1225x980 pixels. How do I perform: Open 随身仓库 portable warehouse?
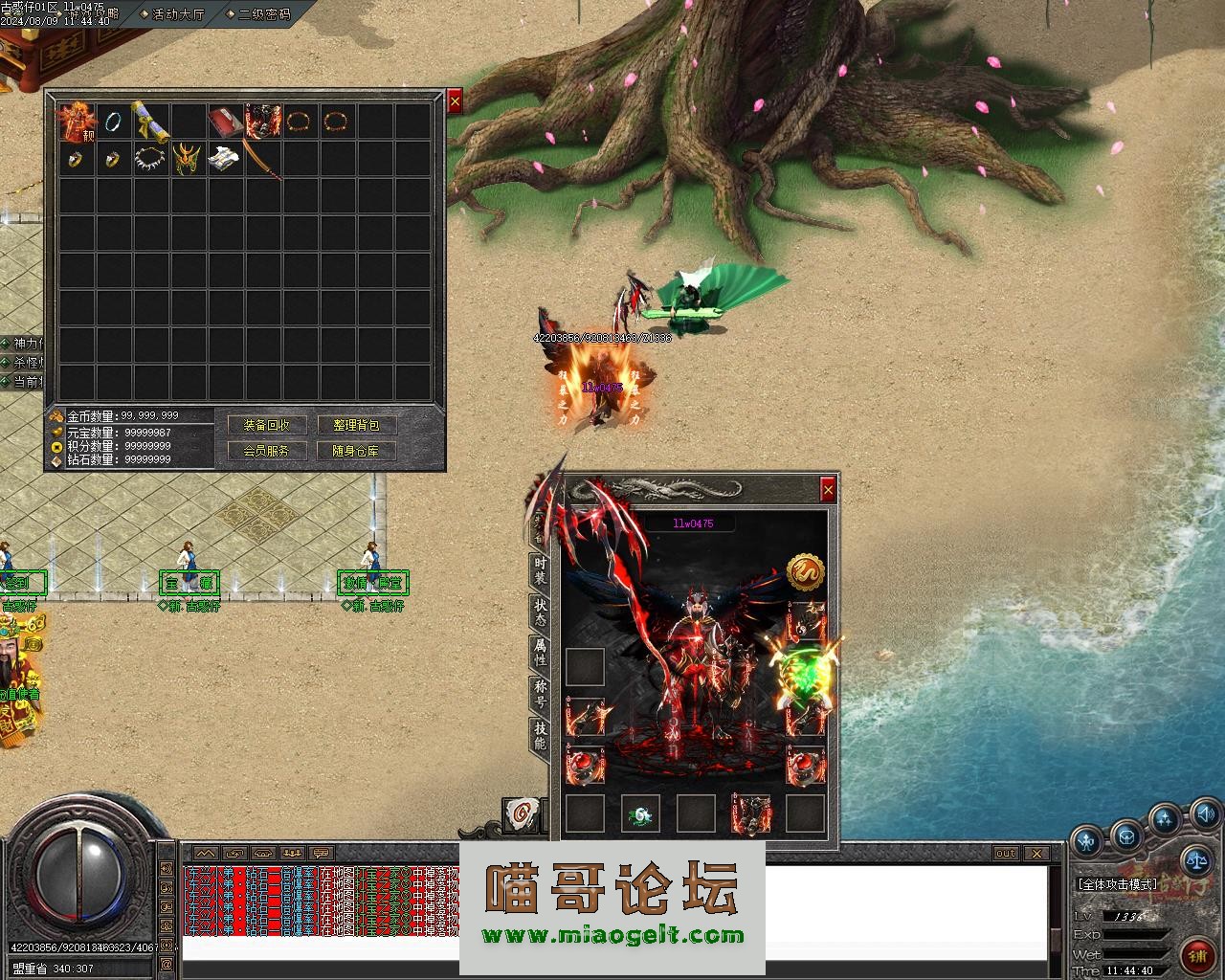pyautogui.click(x=355, y=451)
